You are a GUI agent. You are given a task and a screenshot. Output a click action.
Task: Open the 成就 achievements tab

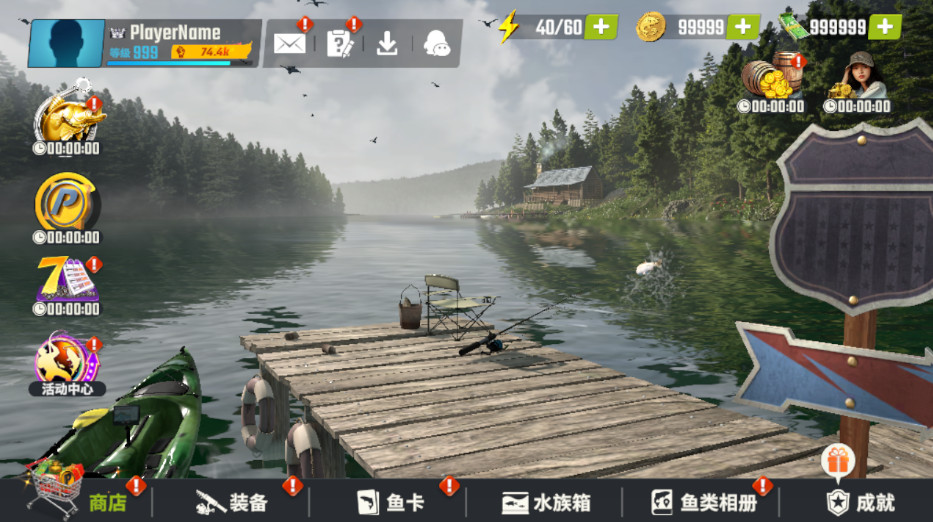(x=860, y=501)
